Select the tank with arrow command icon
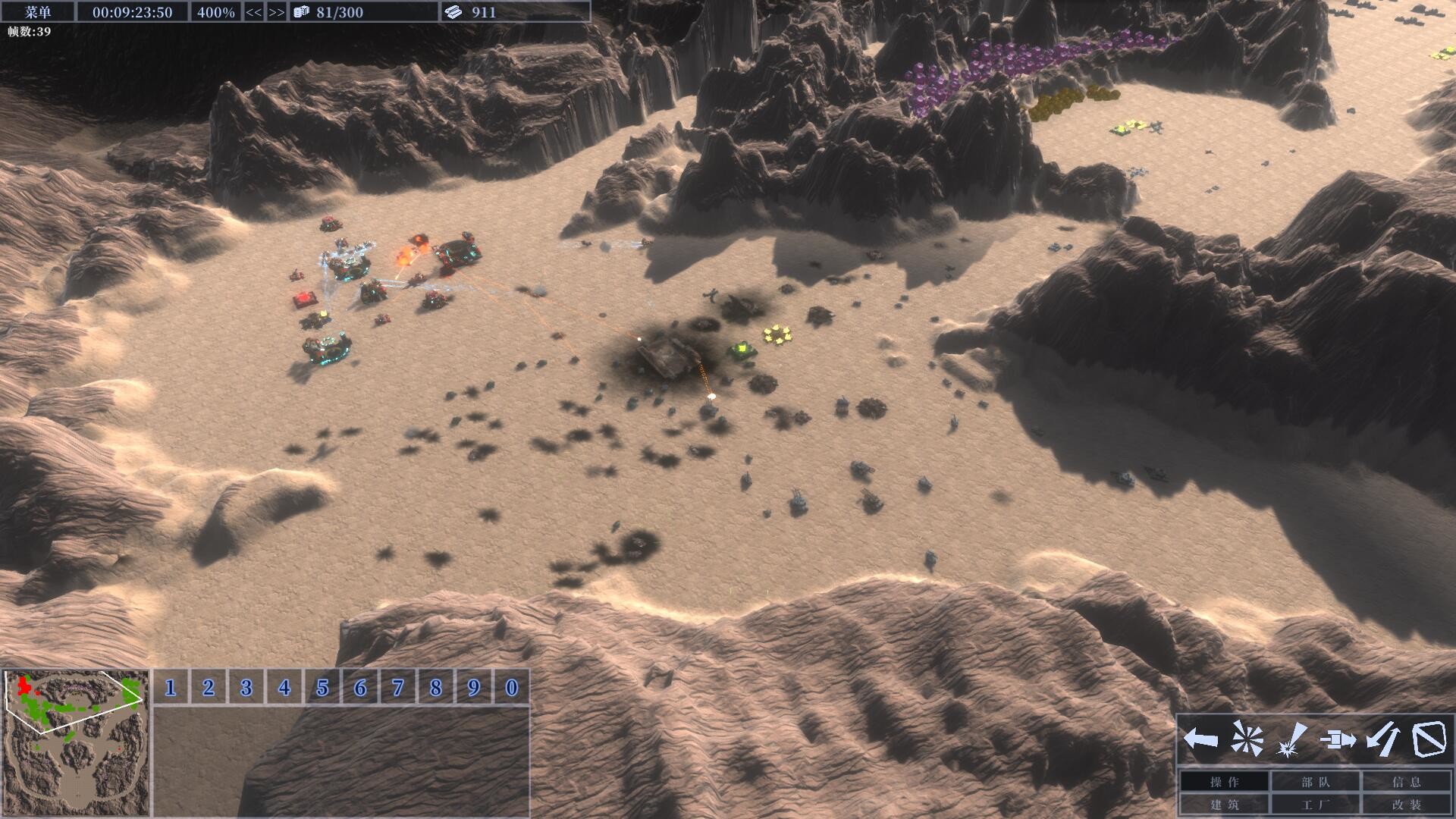Viewport: 1456px width, 819px height. [x=1338, y=739]
